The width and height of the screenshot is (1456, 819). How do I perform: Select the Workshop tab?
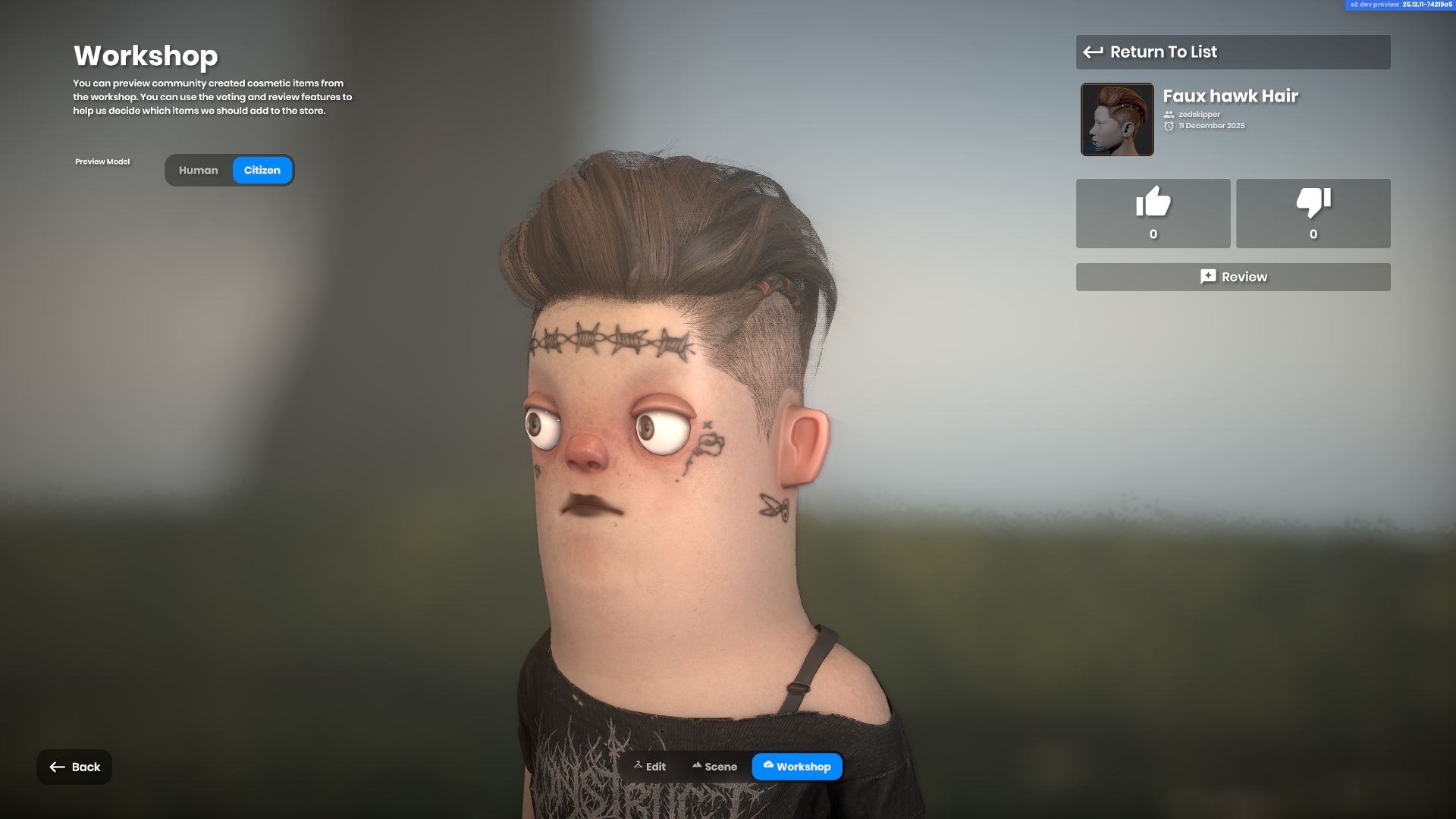point(796,767)
